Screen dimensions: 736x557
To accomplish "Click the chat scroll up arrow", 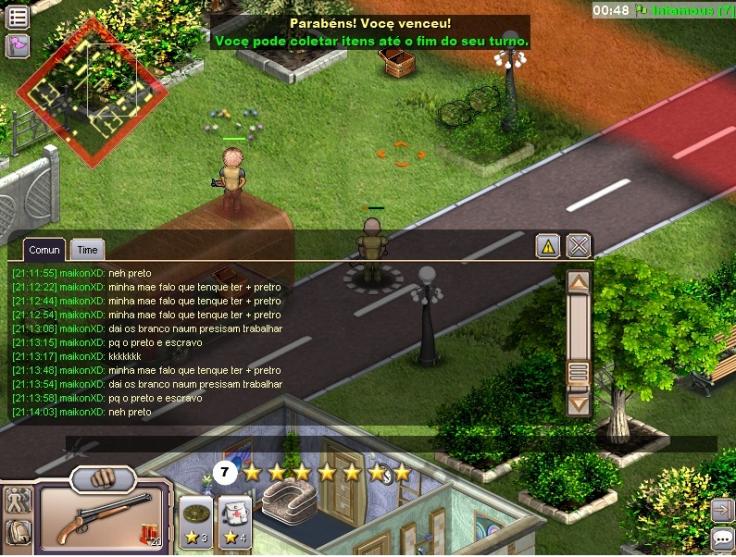I will [x=578, y=282].
